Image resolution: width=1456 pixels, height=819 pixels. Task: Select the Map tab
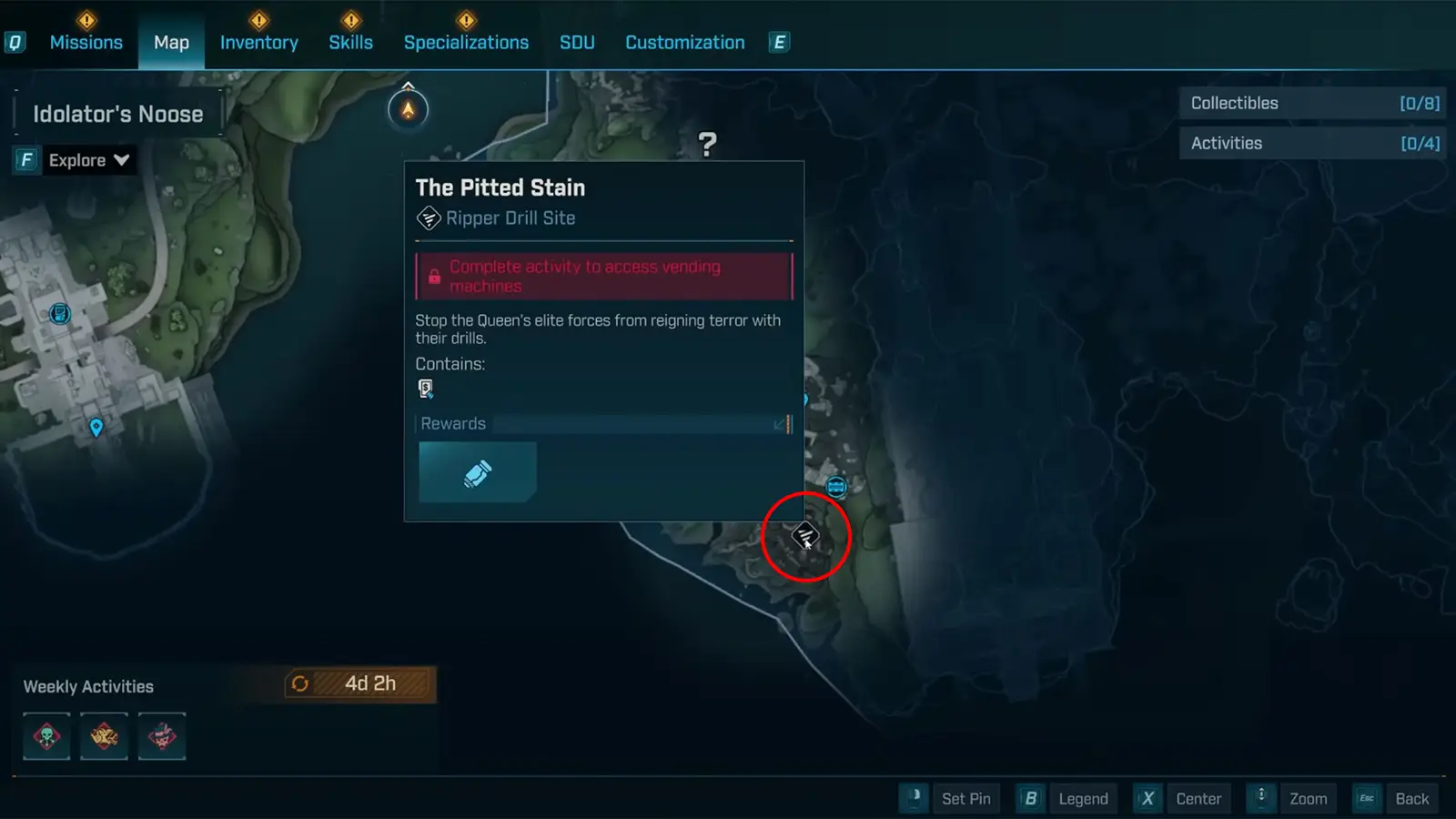tap(171, 43)
